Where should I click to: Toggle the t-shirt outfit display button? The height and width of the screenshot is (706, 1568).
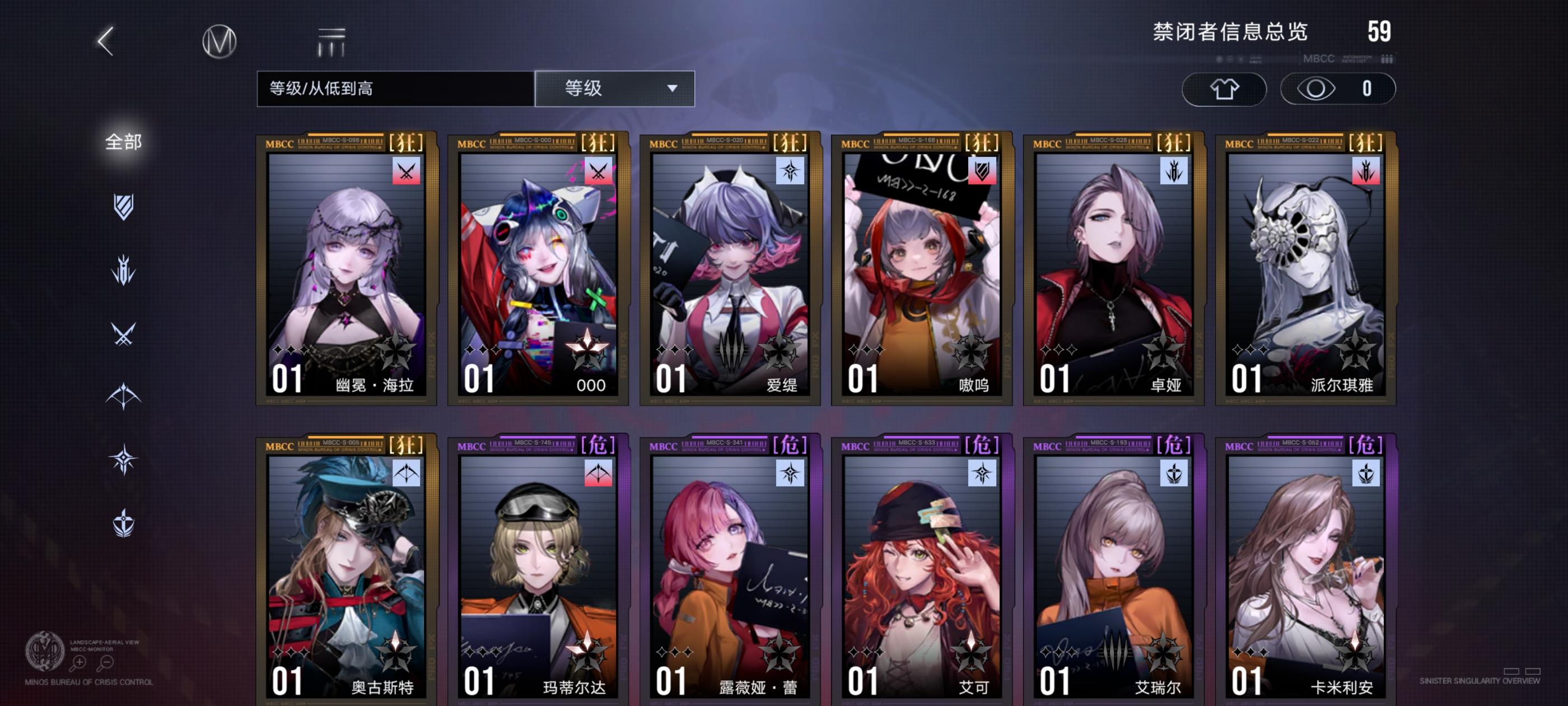(1224, 89)
